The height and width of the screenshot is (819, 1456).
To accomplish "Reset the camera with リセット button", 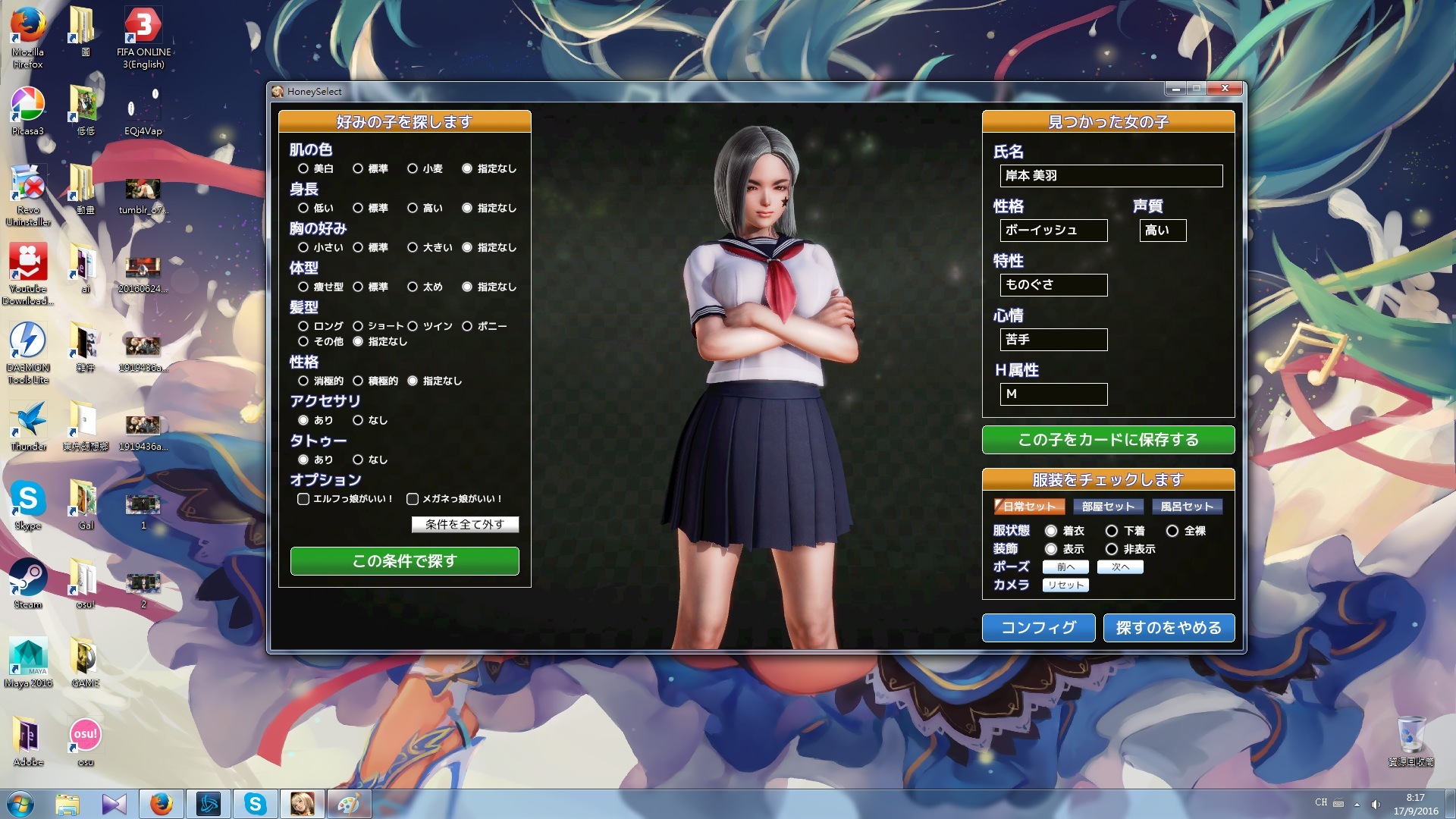I will pos(1065,585).
